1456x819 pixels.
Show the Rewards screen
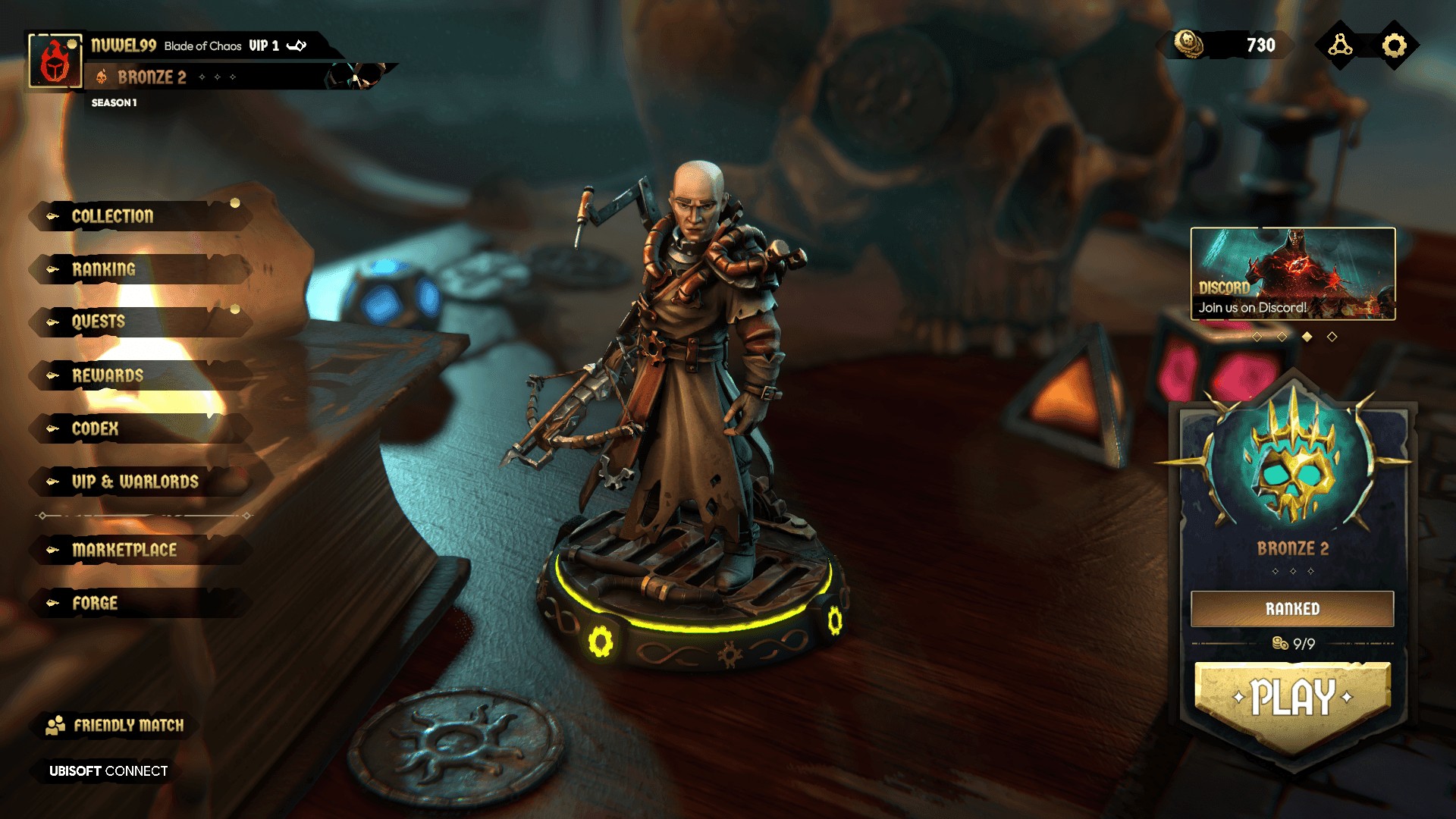tap(108, 376)
